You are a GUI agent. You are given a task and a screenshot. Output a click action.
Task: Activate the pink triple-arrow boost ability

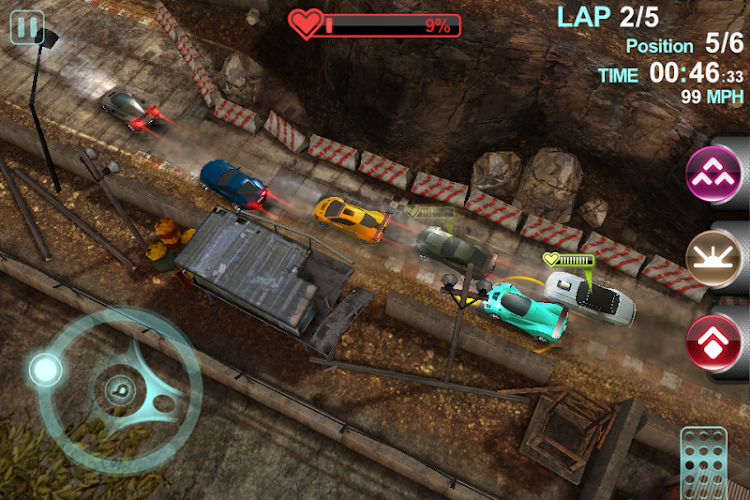click(x=712, y=174)
